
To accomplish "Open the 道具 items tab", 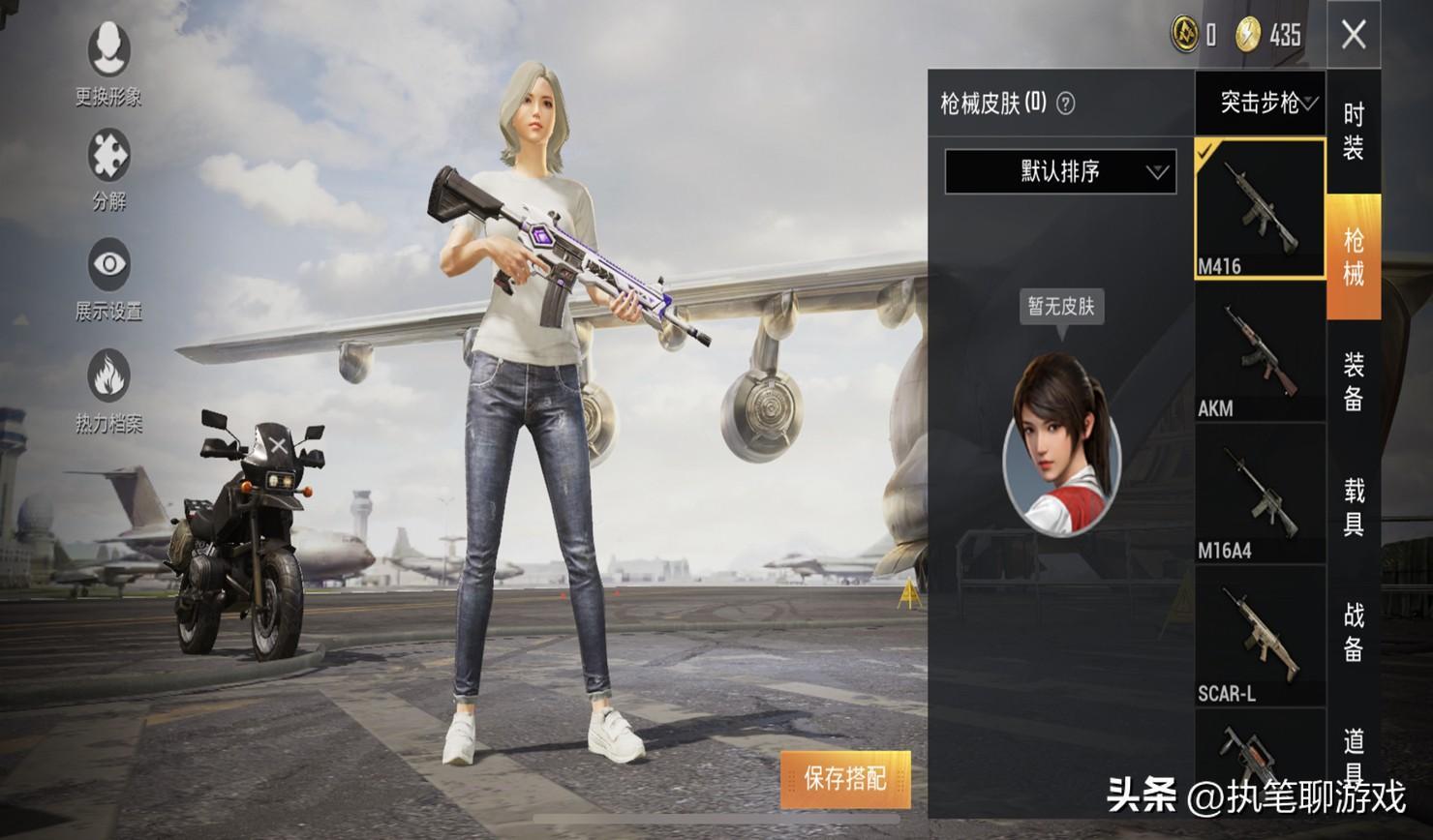I will [x=1354, y=753].
